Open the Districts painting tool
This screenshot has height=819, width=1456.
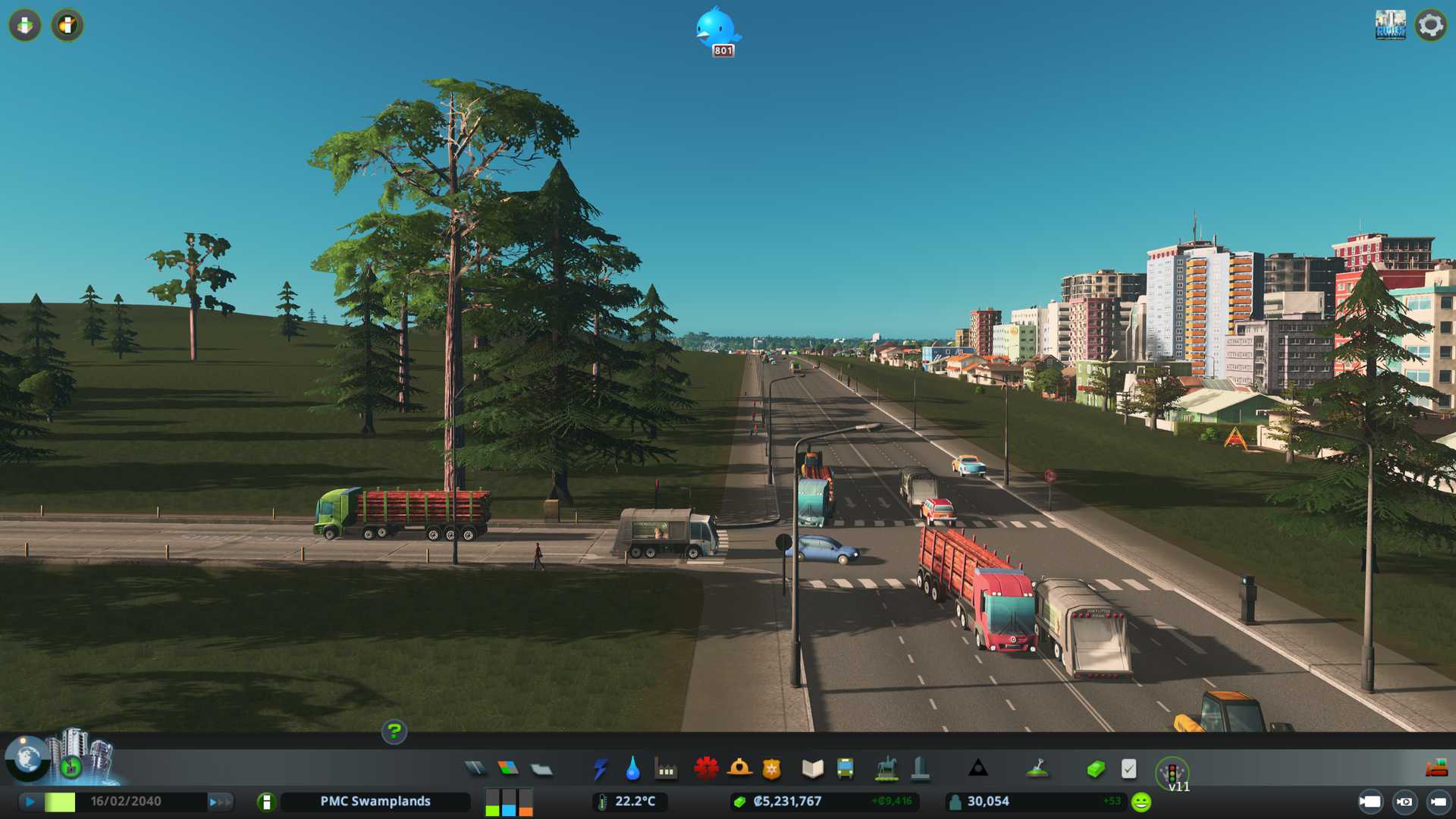541,769
